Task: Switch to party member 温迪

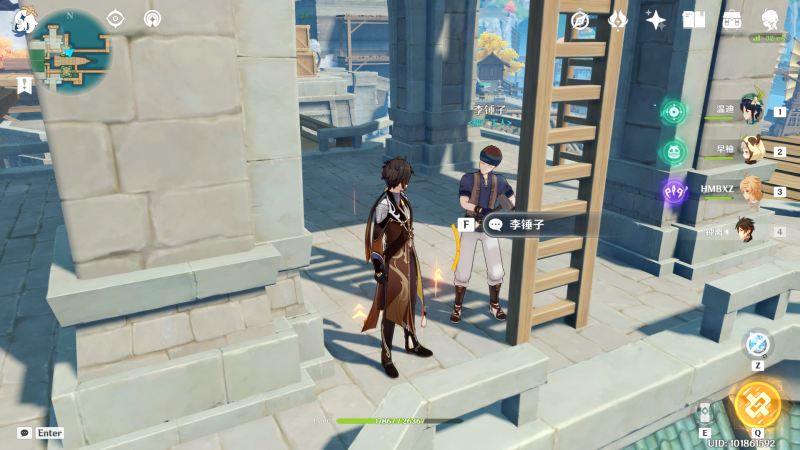Action: point(751,112)
